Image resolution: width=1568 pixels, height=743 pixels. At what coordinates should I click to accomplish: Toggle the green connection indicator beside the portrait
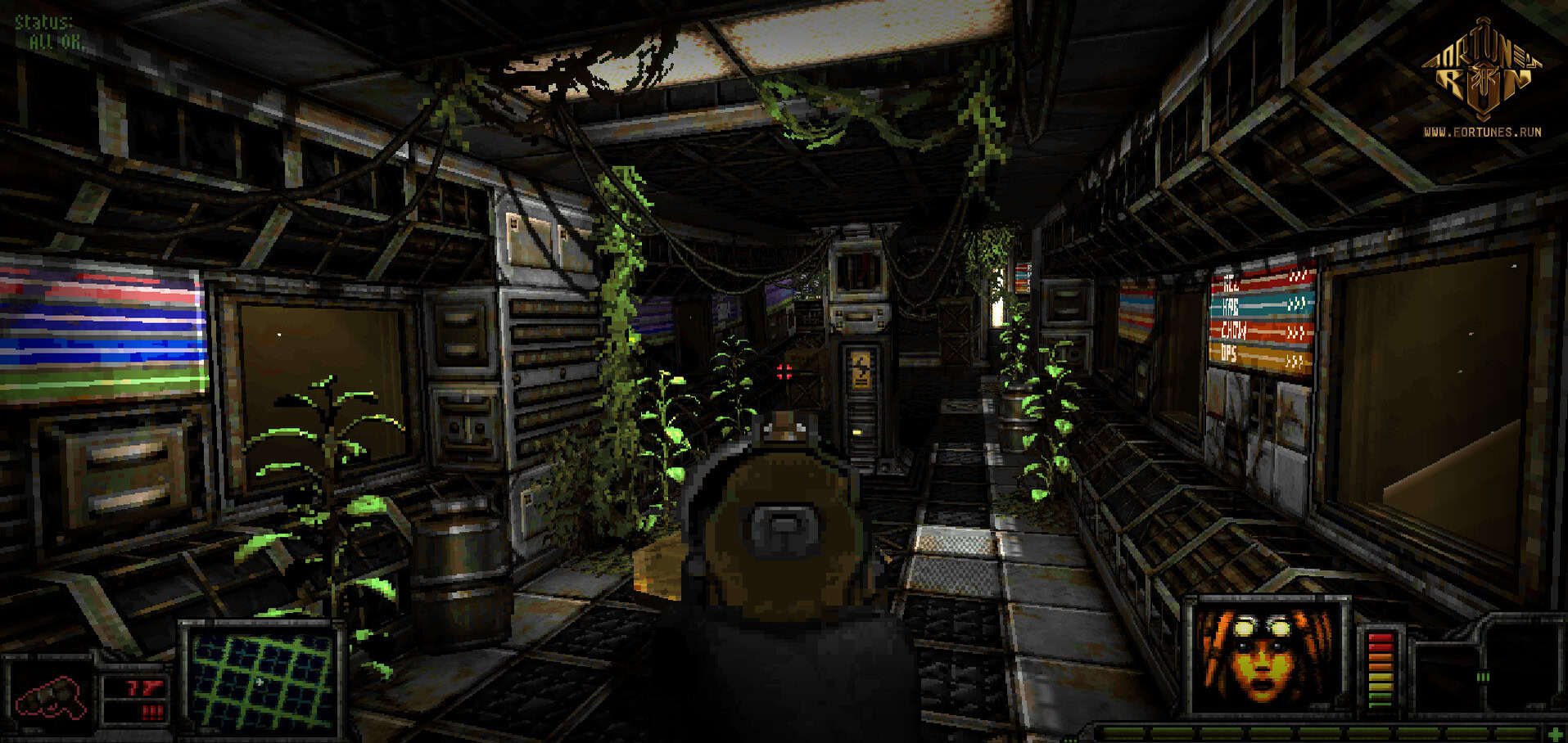click(x=1482, y=677)
